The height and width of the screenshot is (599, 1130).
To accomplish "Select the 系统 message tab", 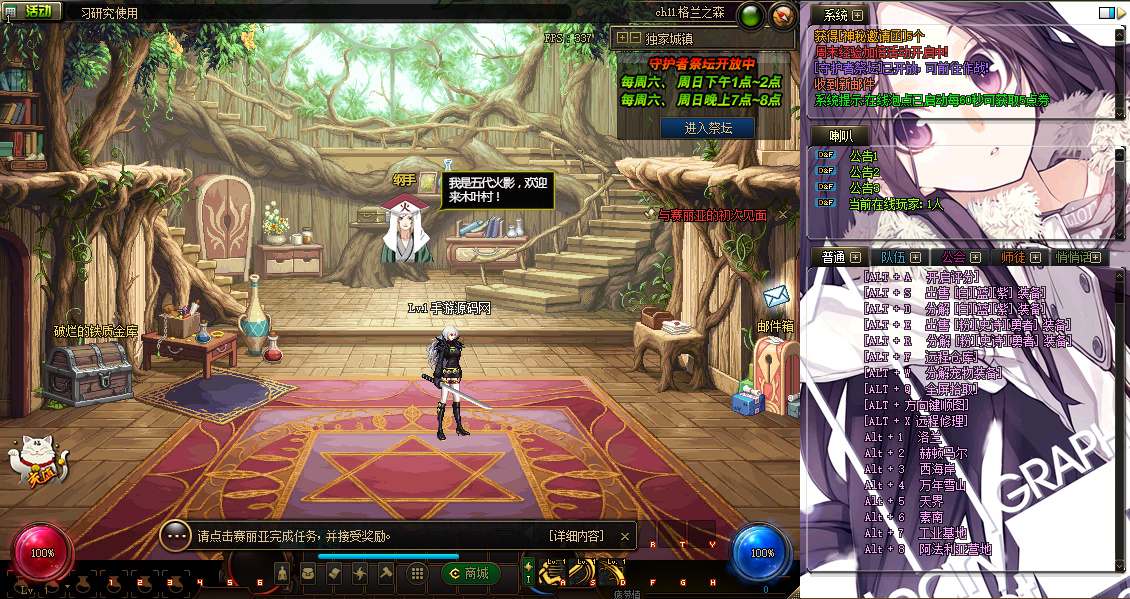I will (x=842, y=15).
